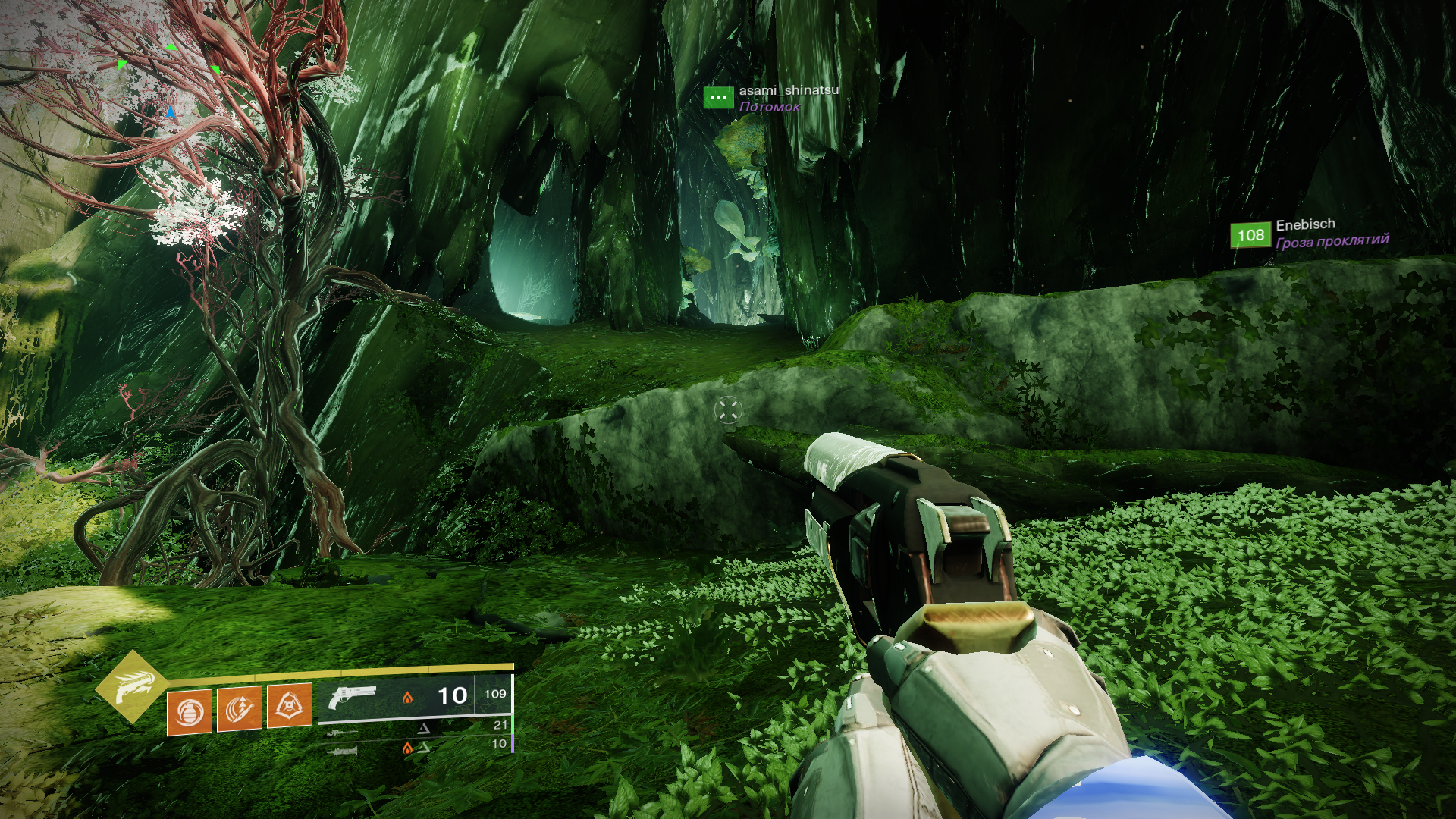1456x819 pixels.
Task: Trigger the throwing knife melee ability icon
Action: (x=240, y=708)
